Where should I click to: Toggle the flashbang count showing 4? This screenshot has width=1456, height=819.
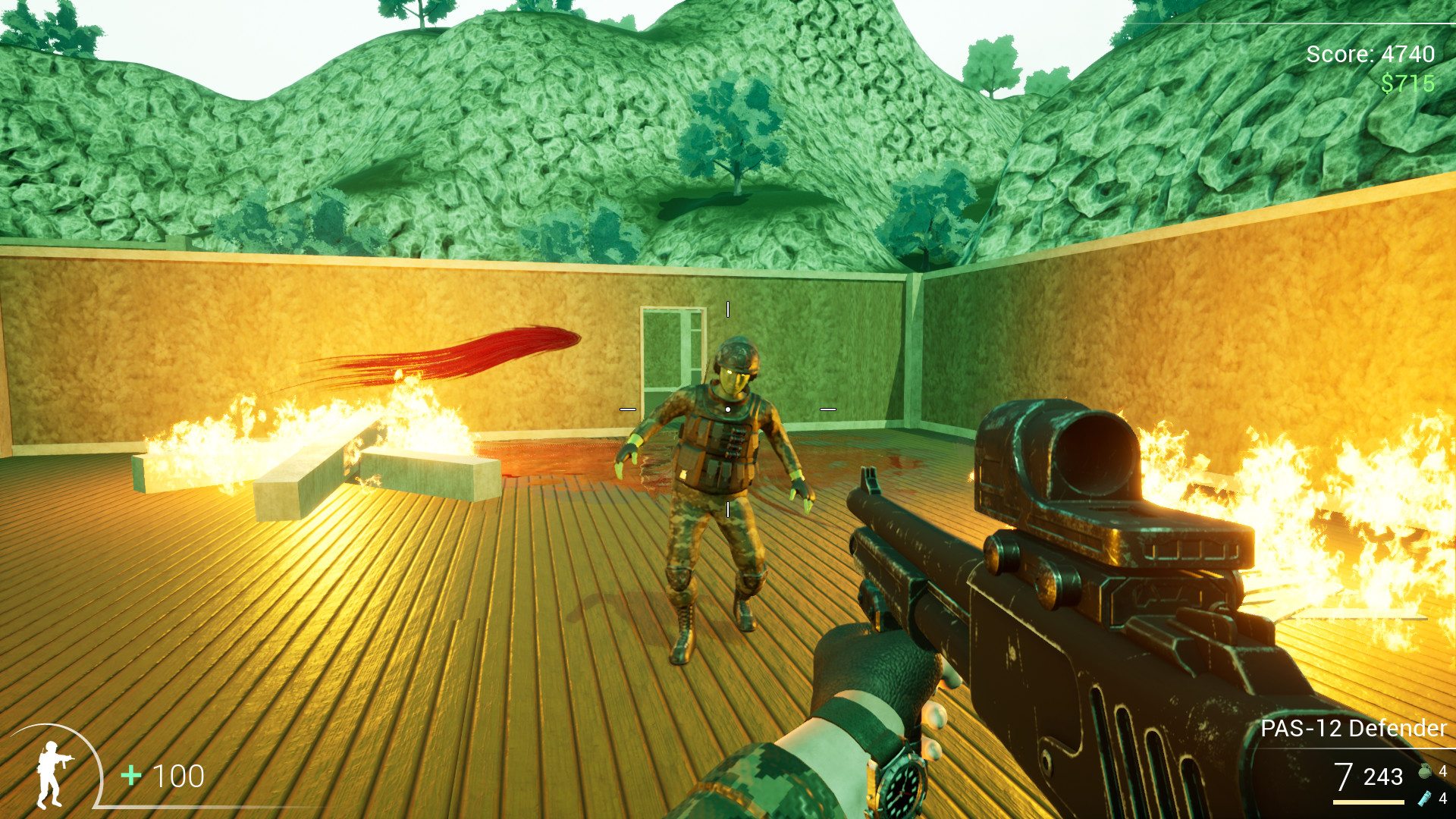(1443, 800)
